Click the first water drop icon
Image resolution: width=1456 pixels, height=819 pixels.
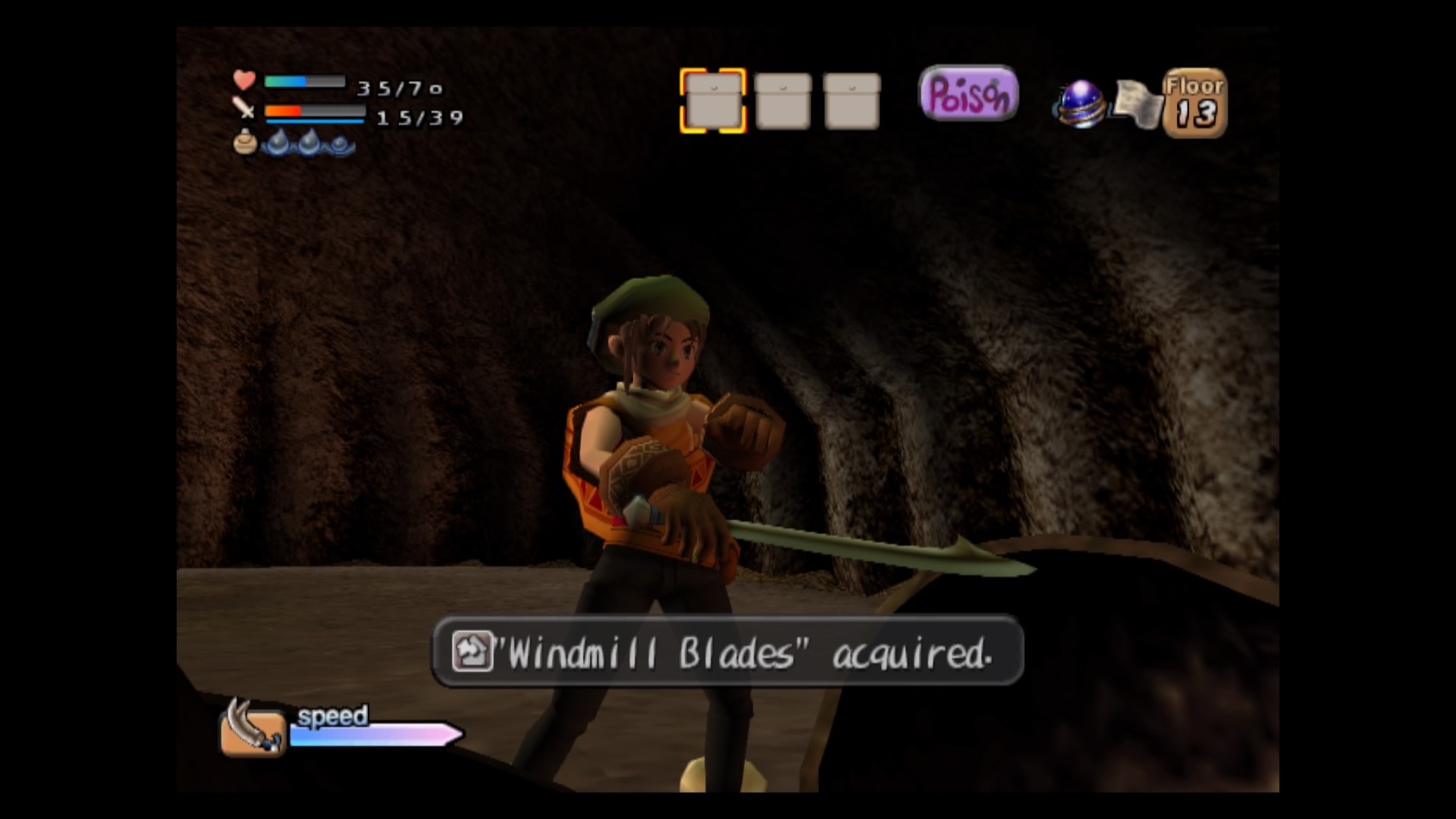pyautogui.click(x=278, y=144)
